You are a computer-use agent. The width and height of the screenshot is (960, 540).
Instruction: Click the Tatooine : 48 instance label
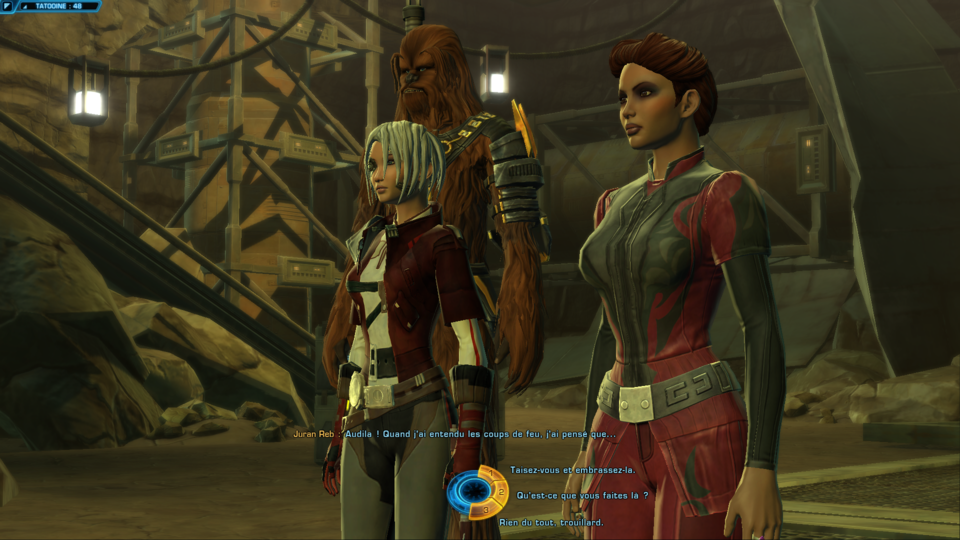pyautogui.click(x=59, y=6)
